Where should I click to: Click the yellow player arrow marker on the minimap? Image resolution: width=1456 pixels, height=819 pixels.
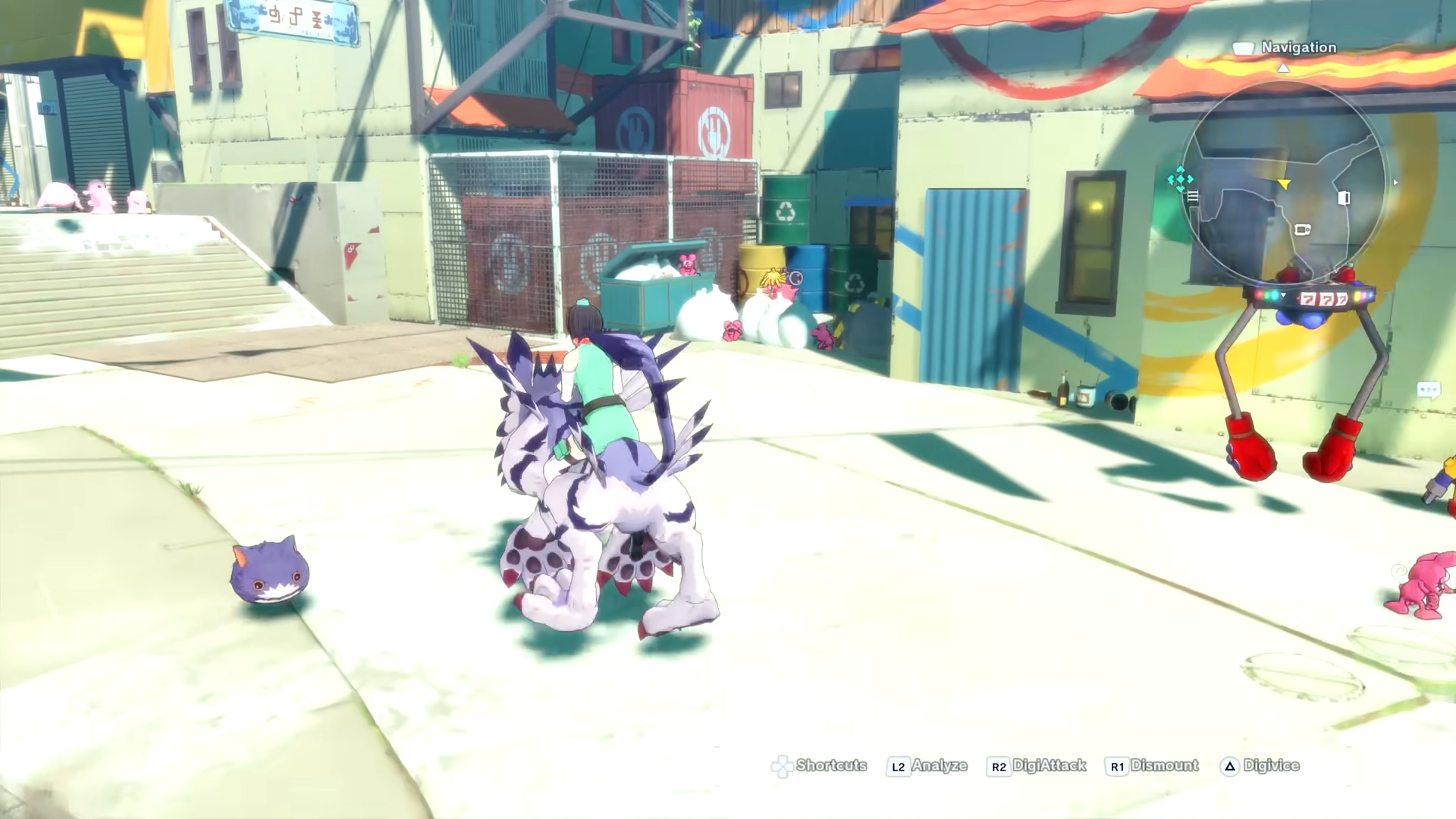(1284, 184)
